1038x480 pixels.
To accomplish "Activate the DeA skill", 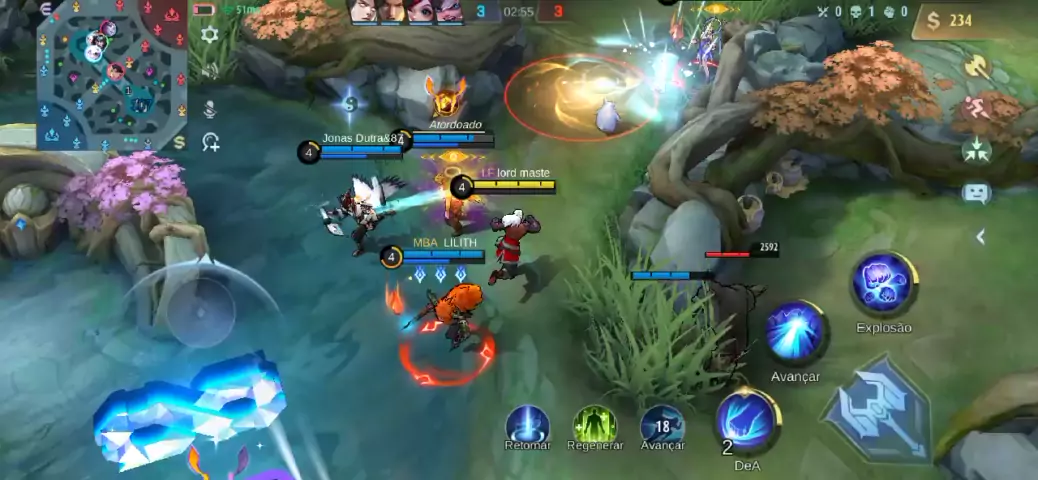I will click(x=747, y=420).
